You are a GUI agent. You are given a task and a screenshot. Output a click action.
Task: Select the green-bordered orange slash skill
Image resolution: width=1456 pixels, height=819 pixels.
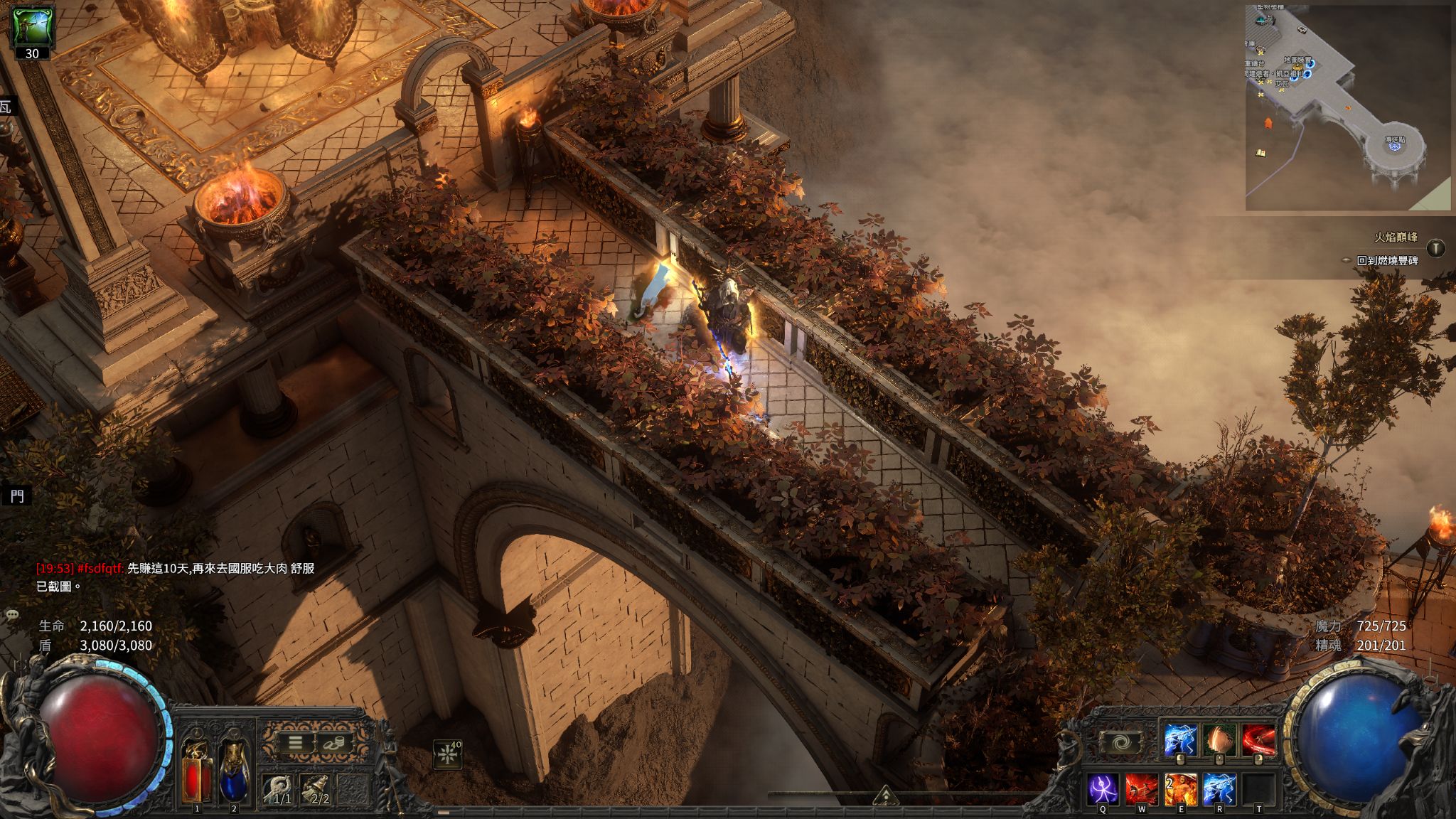[1219, 740]
